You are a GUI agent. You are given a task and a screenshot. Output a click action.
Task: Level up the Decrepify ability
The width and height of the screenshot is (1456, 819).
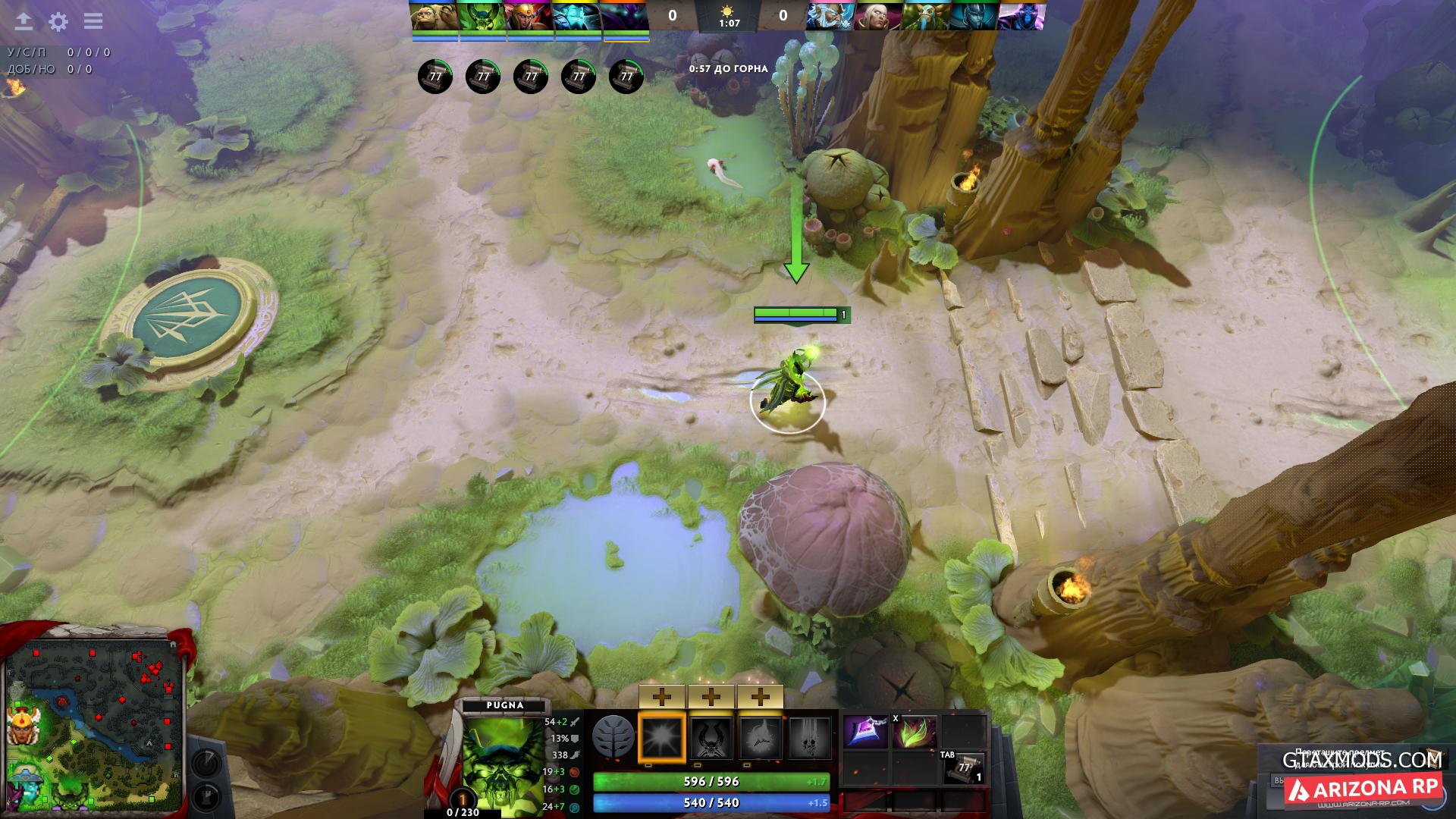coord(711,696)
